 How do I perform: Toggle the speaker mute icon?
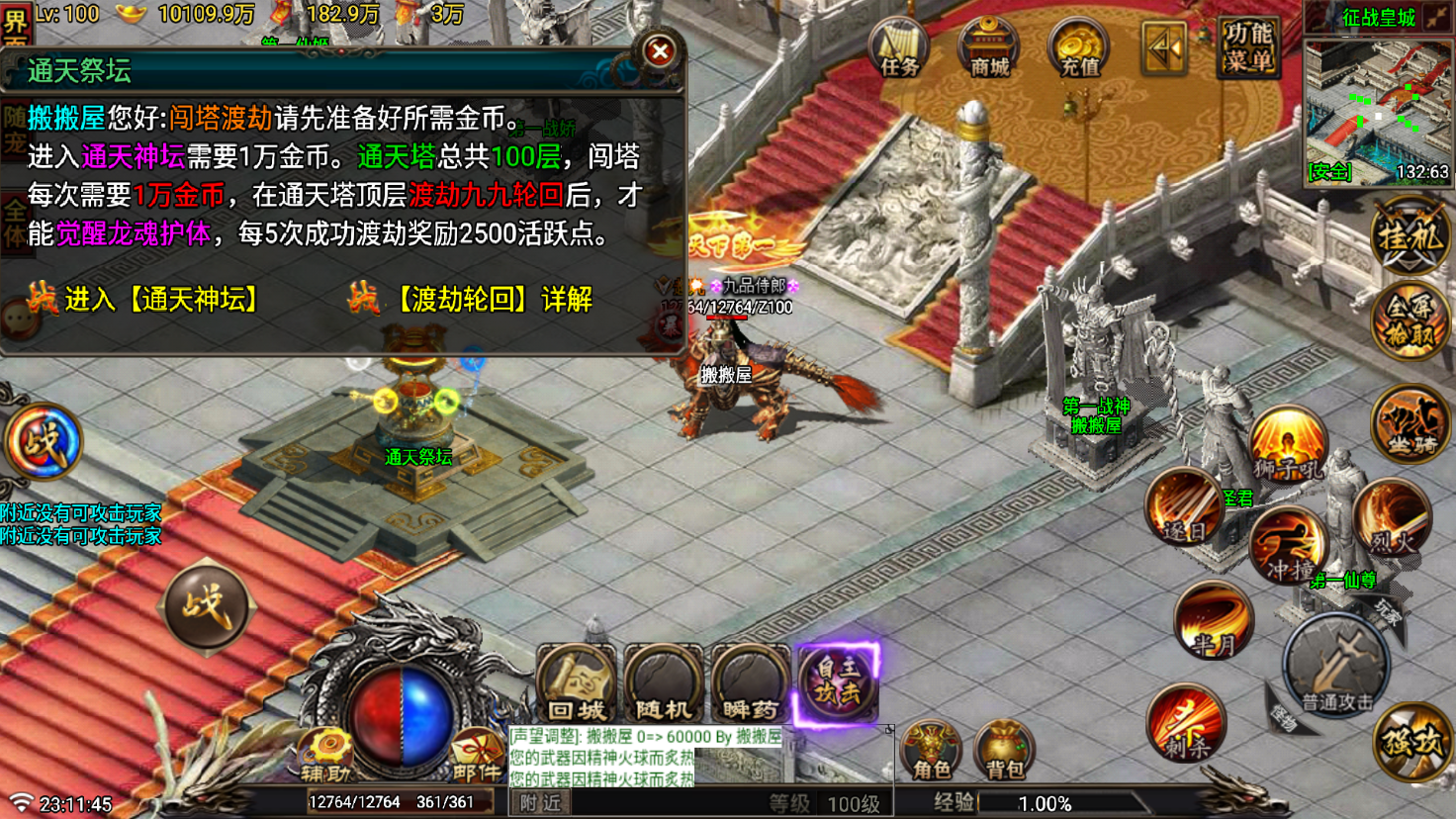coord(1163,48)
